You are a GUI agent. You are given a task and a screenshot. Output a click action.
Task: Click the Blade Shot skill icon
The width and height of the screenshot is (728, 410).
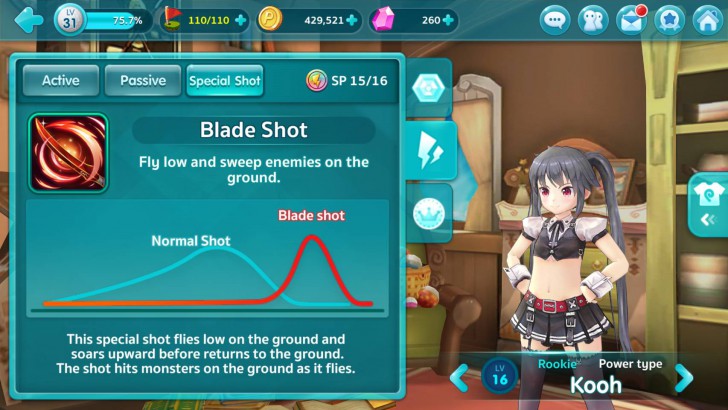(x=69, y=153)
